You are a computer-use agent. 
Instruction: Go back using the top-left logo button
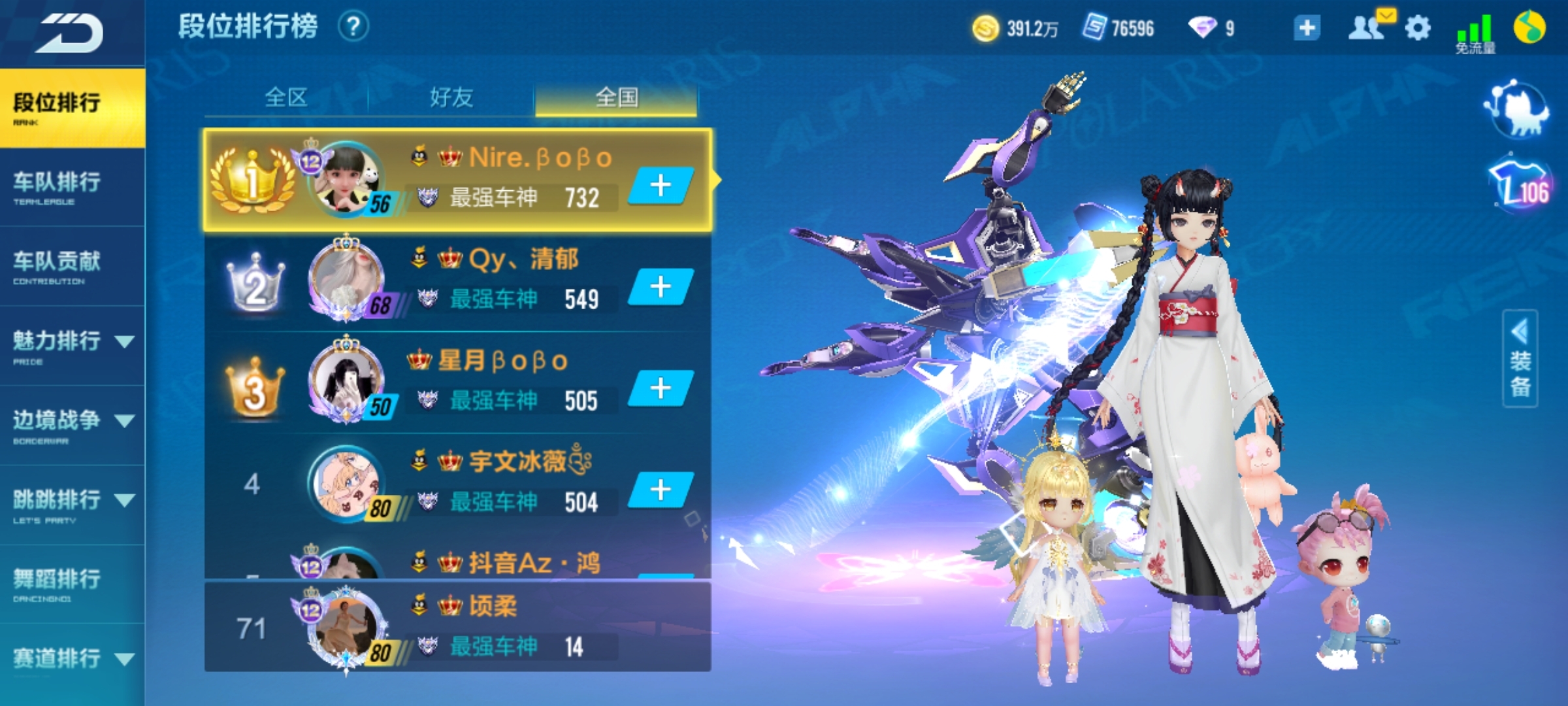tap(70, 33)
